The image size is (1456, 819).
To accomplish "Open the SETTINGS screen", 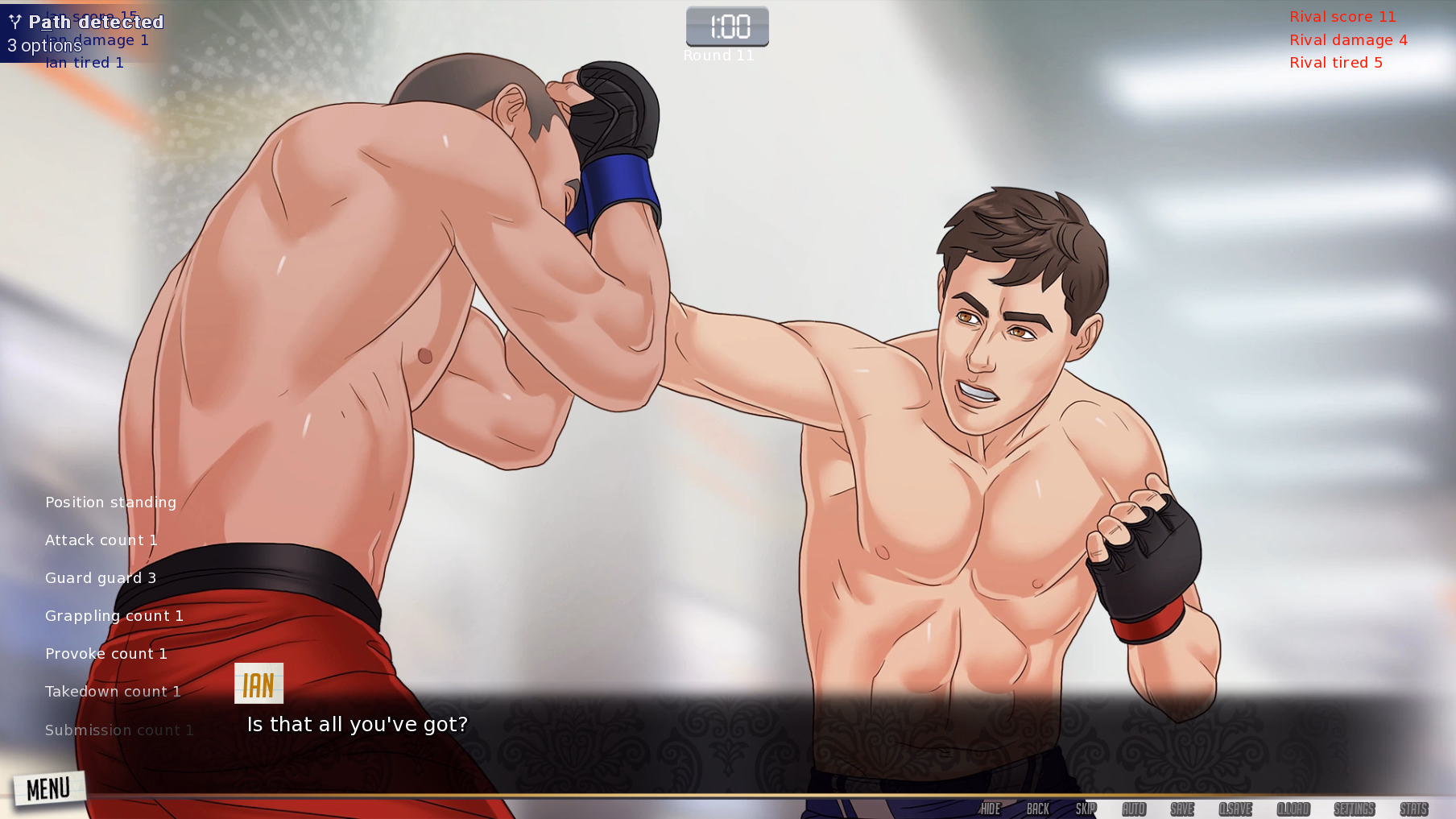I will click(1354, 809).
